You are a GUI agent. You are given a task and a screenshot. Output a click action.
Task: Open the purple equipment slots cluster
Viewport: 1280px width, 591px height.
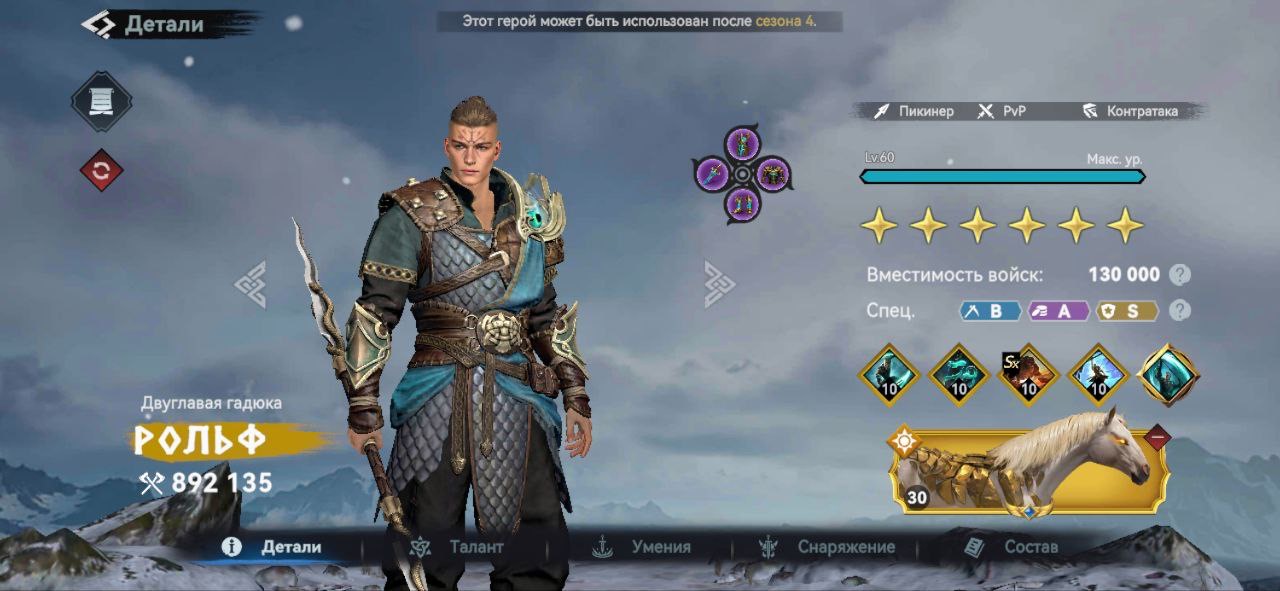742,174
